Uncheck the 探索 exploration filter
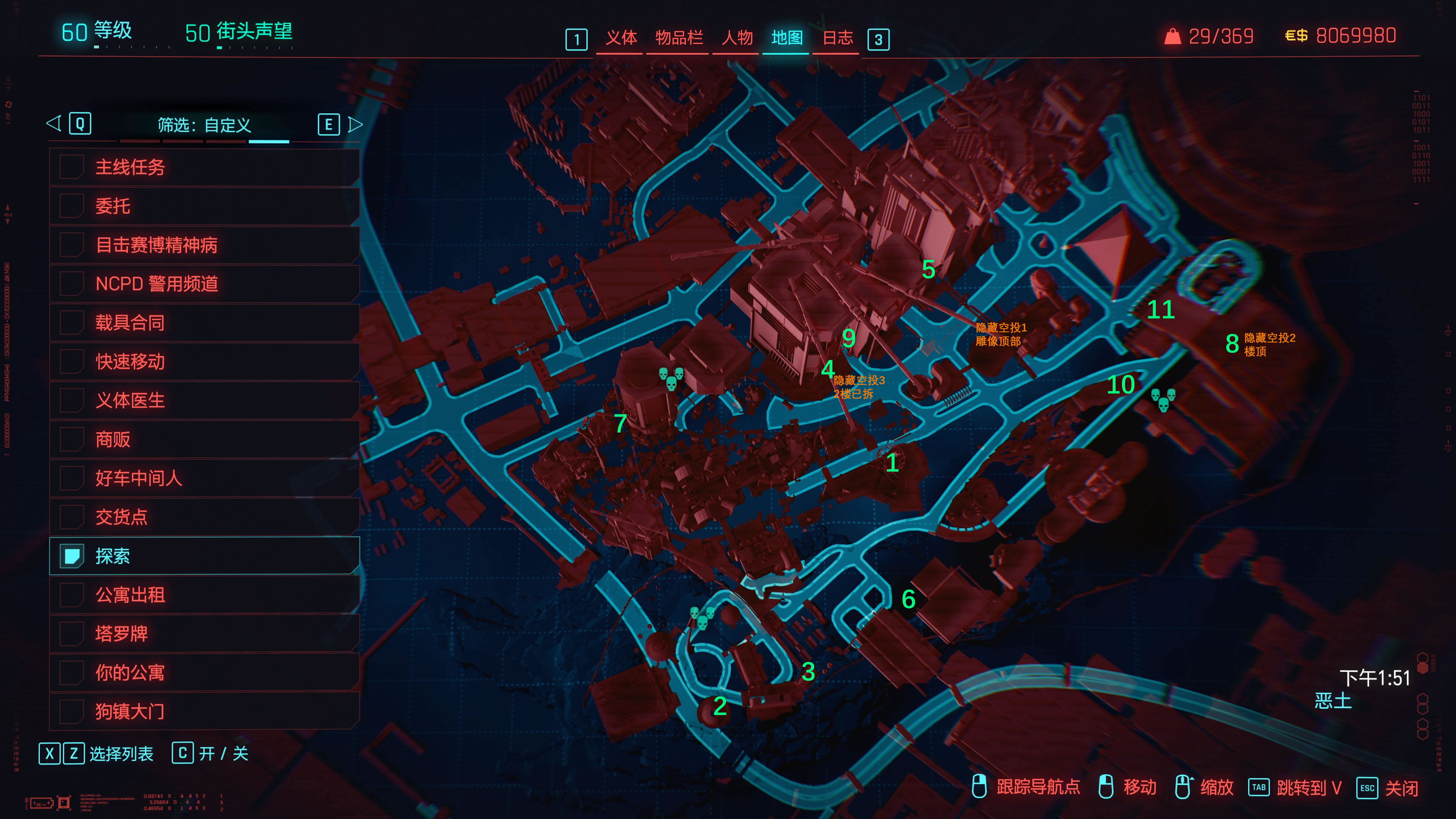 pos(72,556)
